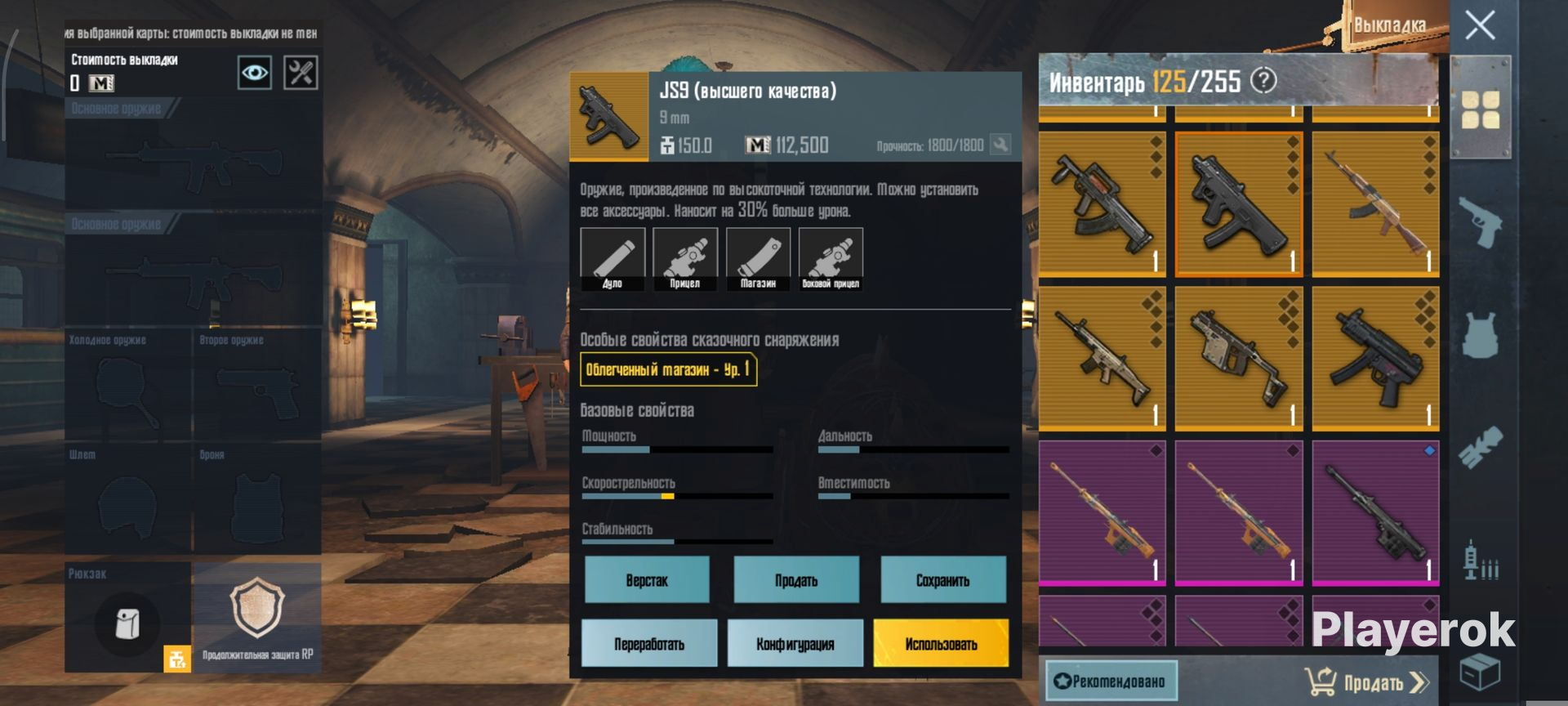The width and height of the screenshot is (1568, 706).
Task: Select the Дуло attachment slot
Action: [612, 259]
